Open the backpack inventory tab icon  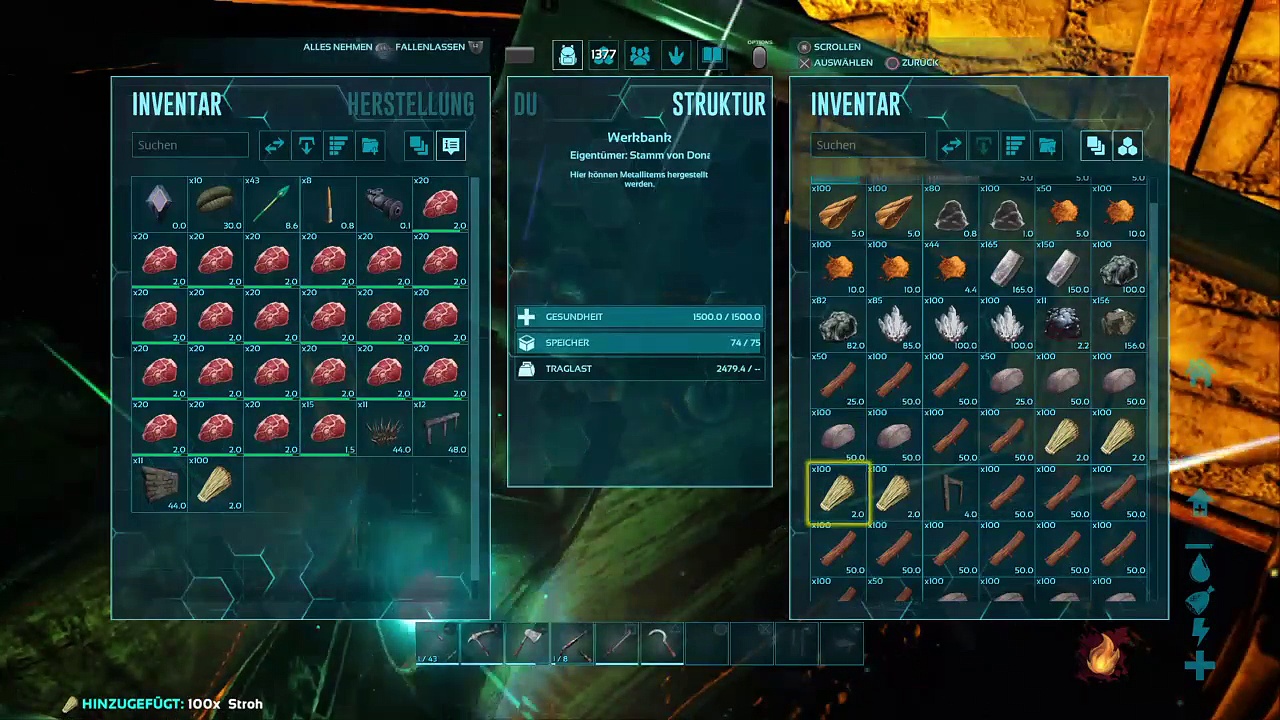pyautogui.click(x=568, y=56)
